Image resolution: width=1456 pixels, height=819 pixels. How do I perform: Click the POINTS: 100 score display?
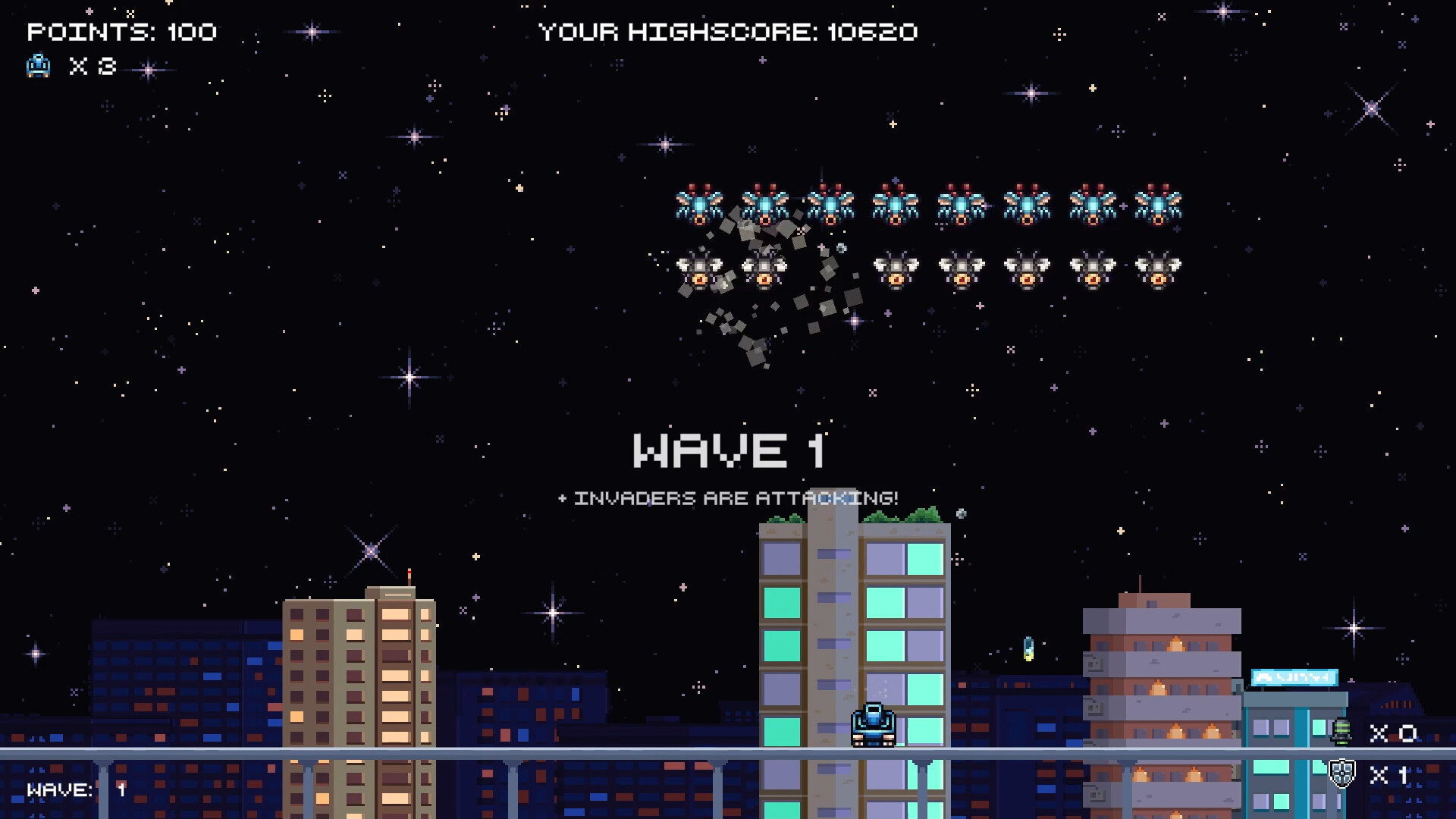pyautogui.click(x=121, y=32)
